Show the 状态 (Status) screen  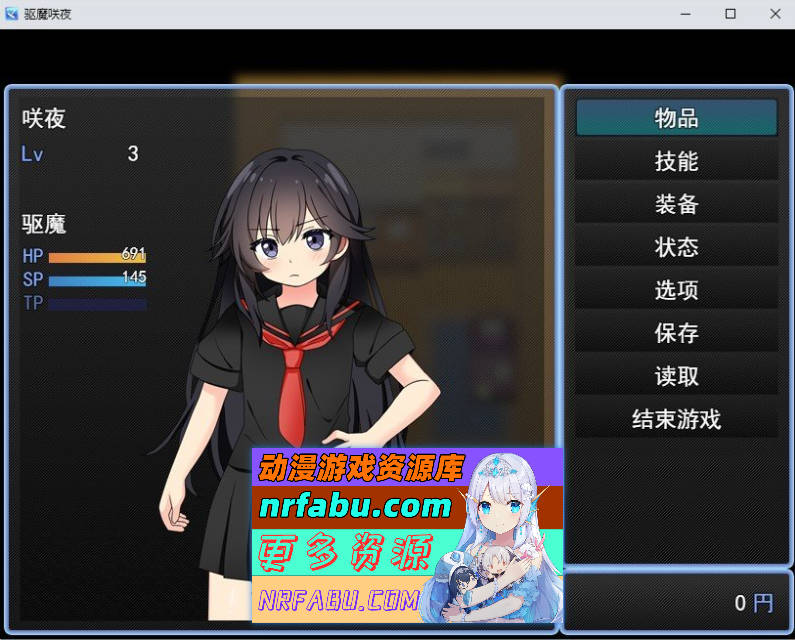click(x=676, y=247)
